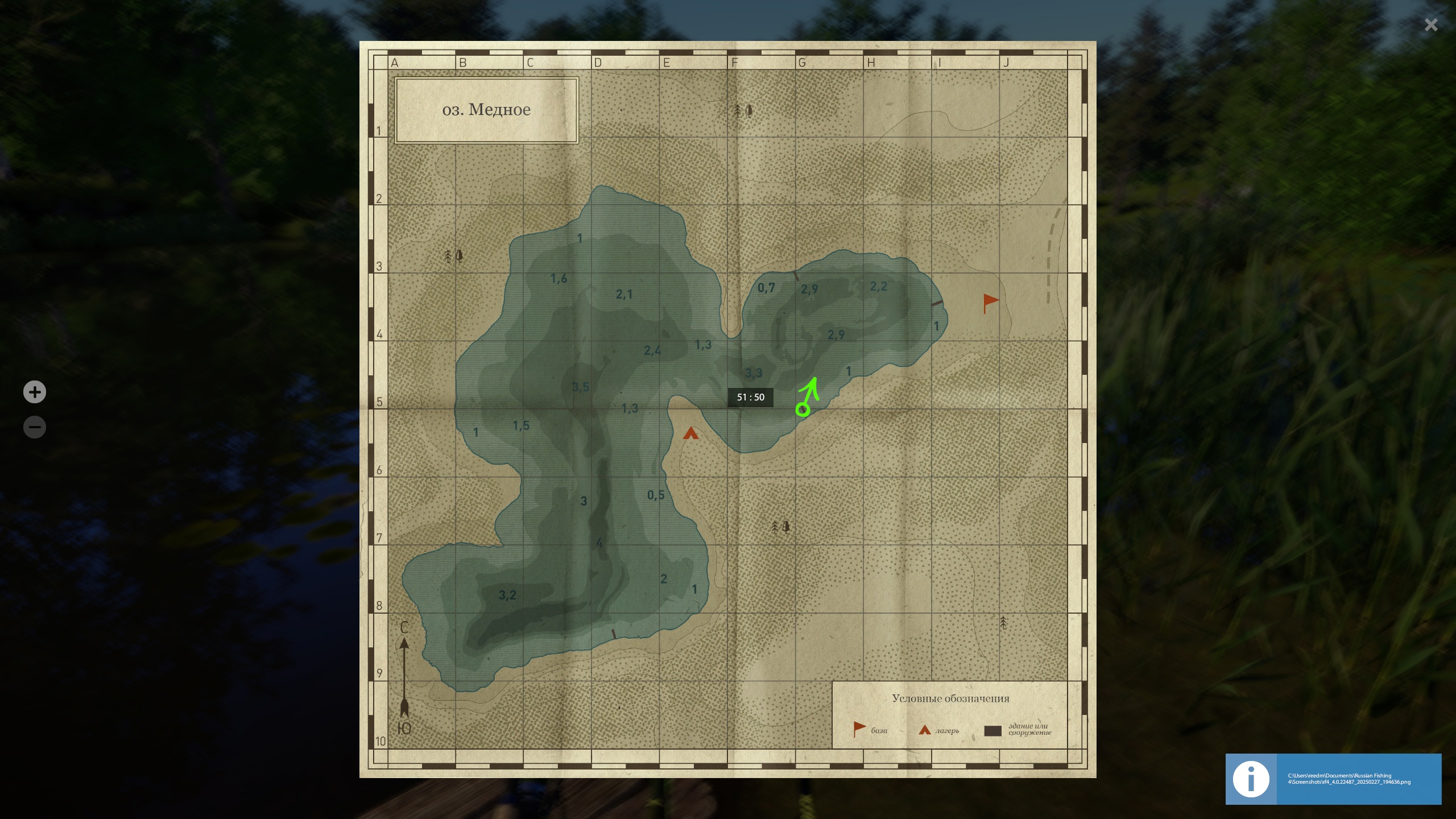Image resolution: width=1456 pixels, height=819 pixels.
Task: Zoom in the map with plus button
Action: [35, 392]
